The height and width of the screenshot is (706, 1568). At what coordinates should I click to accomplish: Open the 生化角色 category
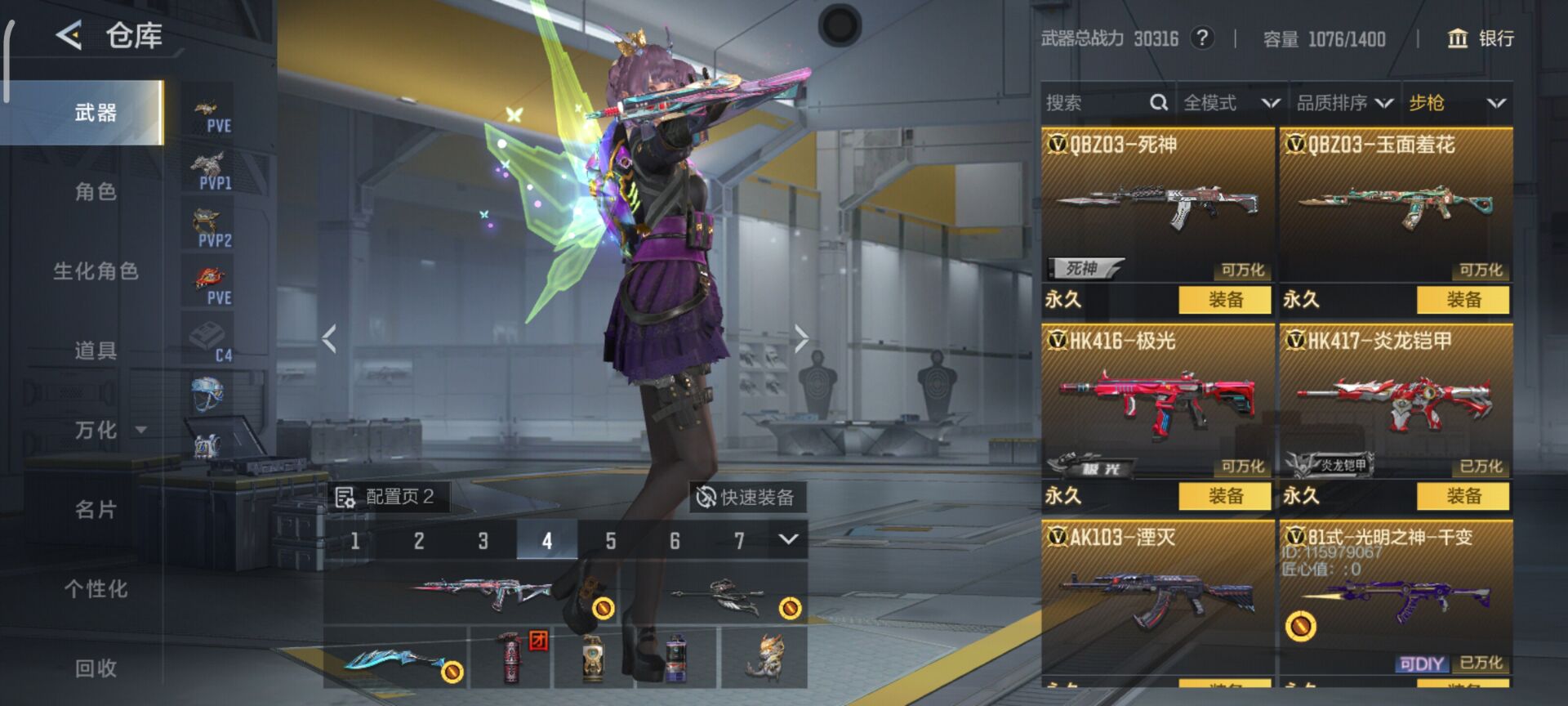[x=96, y=271]
